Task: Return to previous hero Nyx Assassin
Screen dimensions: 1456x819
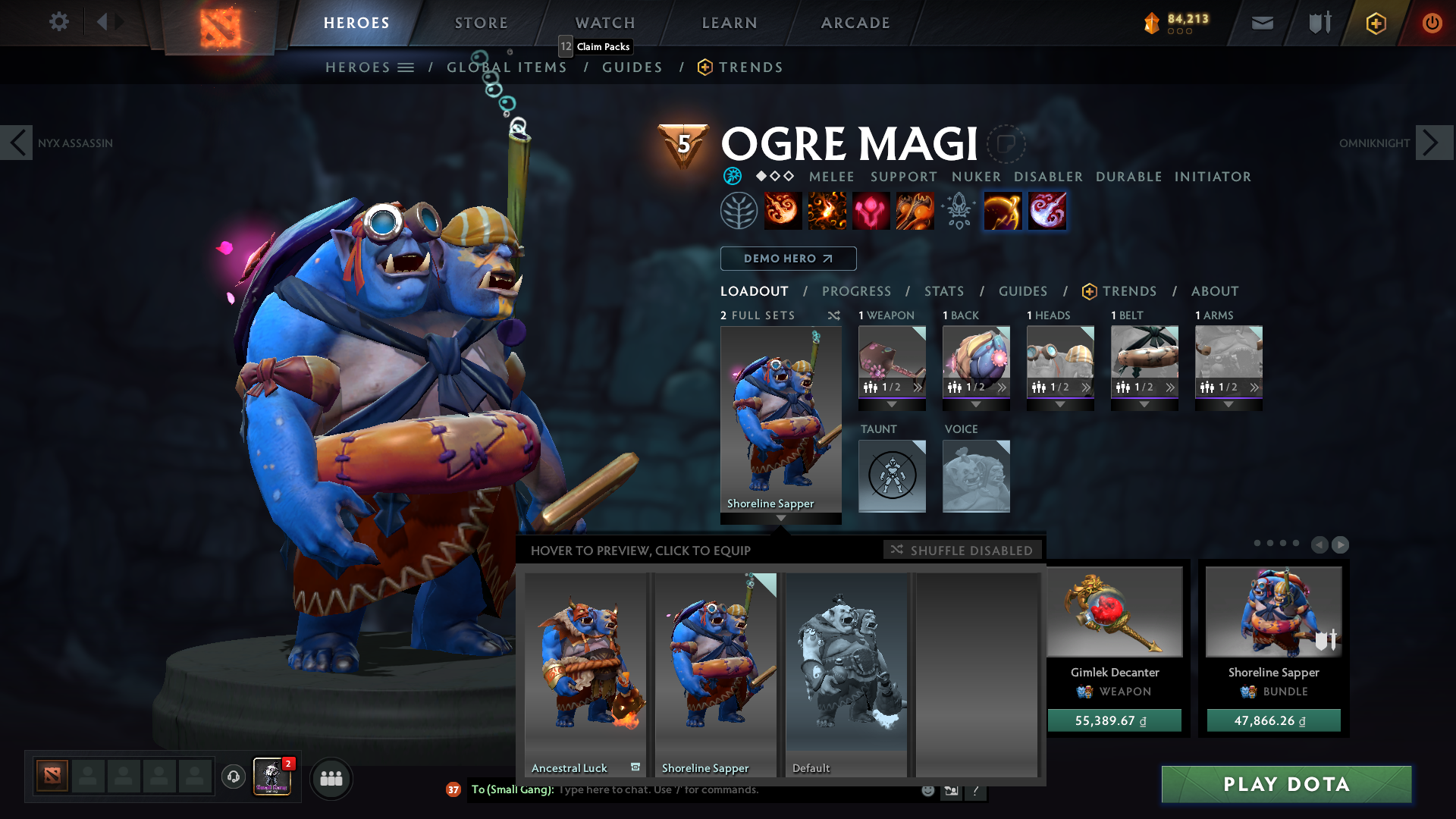Action: pyautogui.click(x=17, y=143)
